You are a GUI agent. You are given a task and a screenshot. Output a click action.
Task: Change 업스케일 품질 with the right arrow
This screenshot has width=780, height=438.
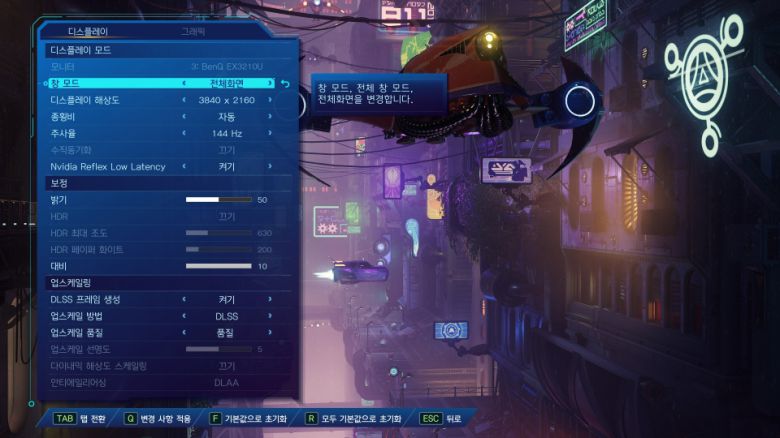[x=270, y=332]
